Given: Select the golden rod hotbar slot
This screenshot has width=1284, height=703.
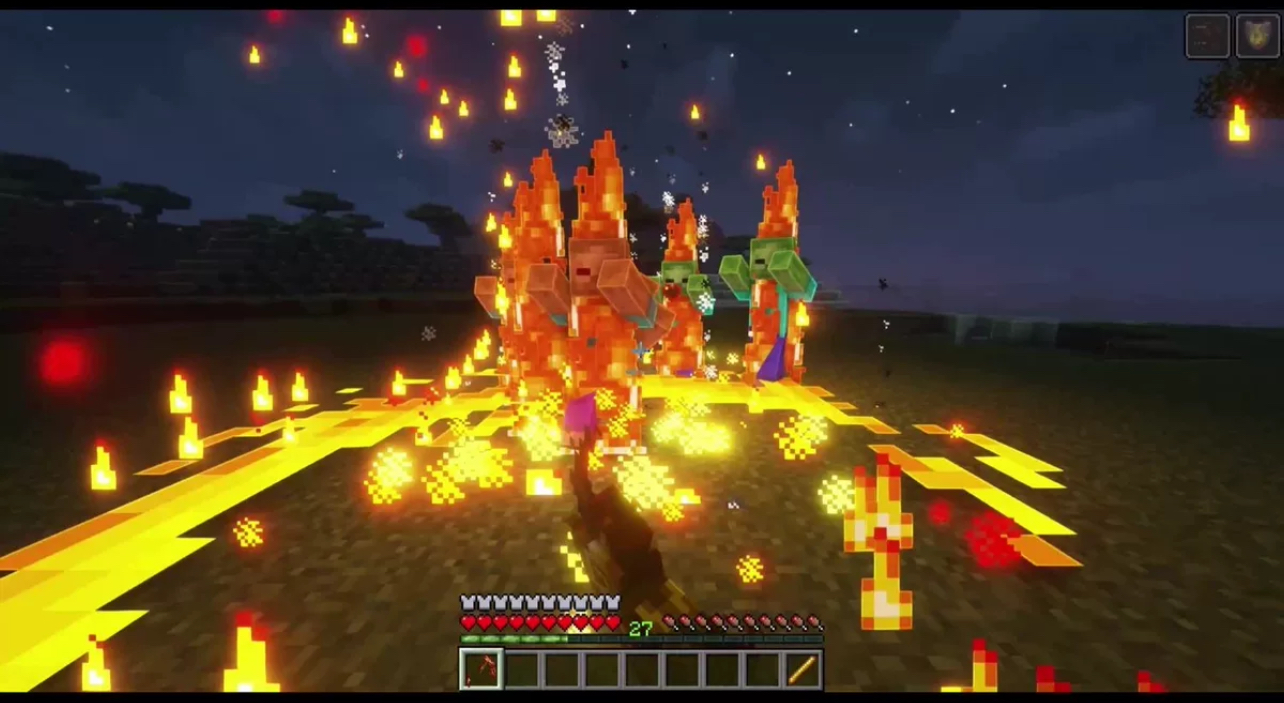Looking at the screenshot, I should (x=801, y=669).
